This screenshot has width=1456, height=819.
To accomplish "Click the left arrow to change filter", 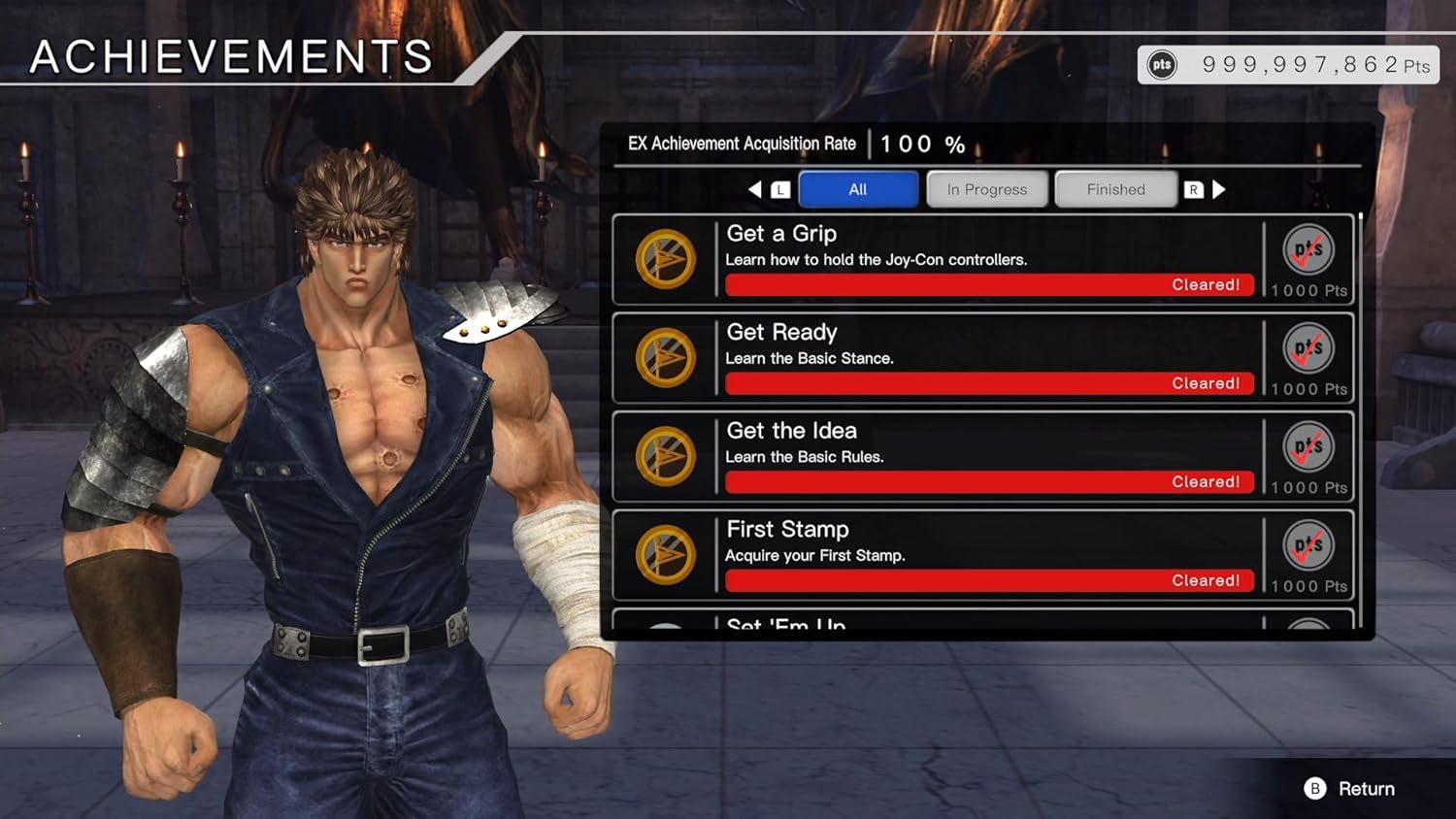I will point(756,189).
